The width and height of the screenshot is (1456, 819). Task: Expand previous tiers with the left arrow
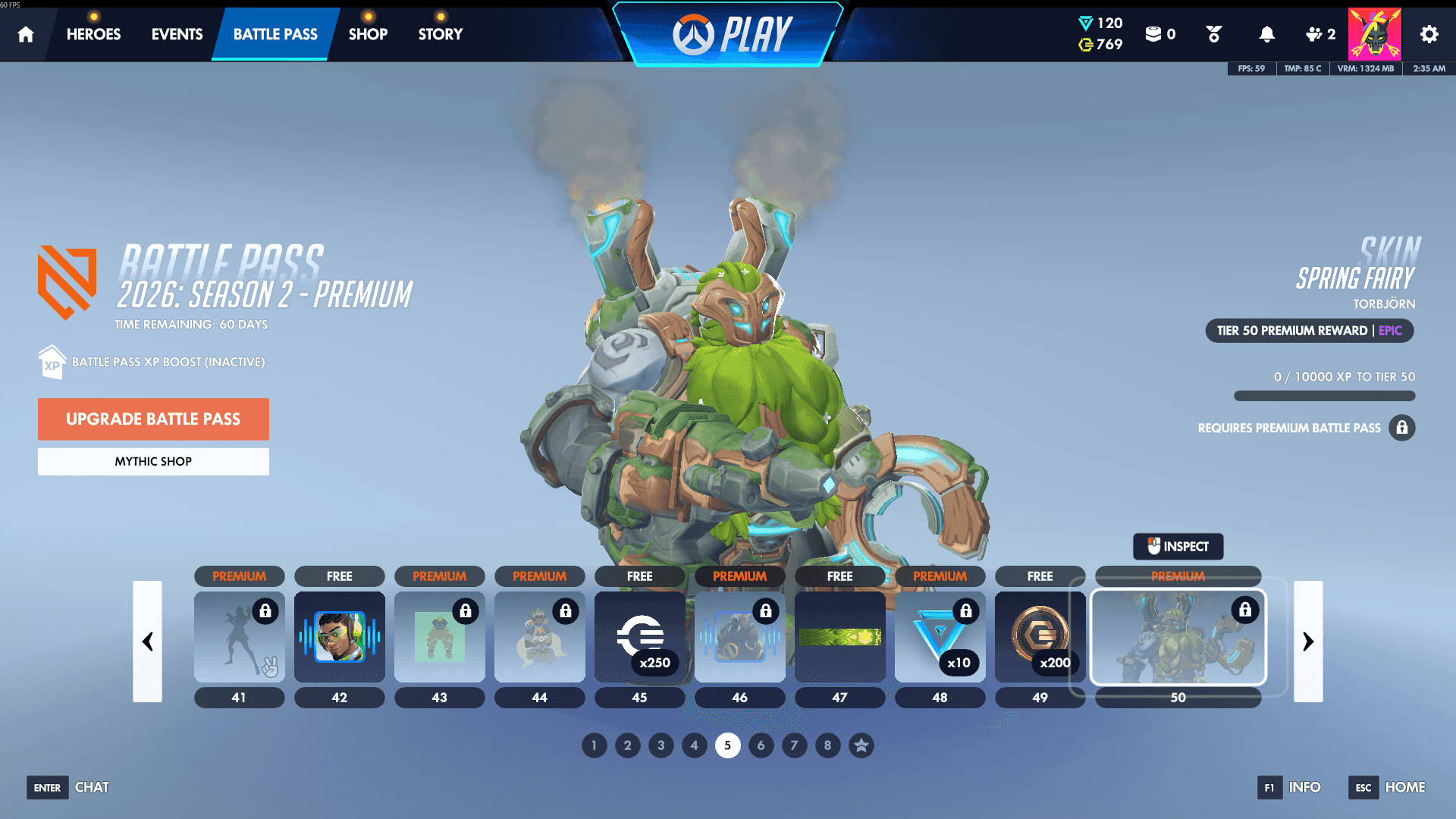tap(148, 642)
